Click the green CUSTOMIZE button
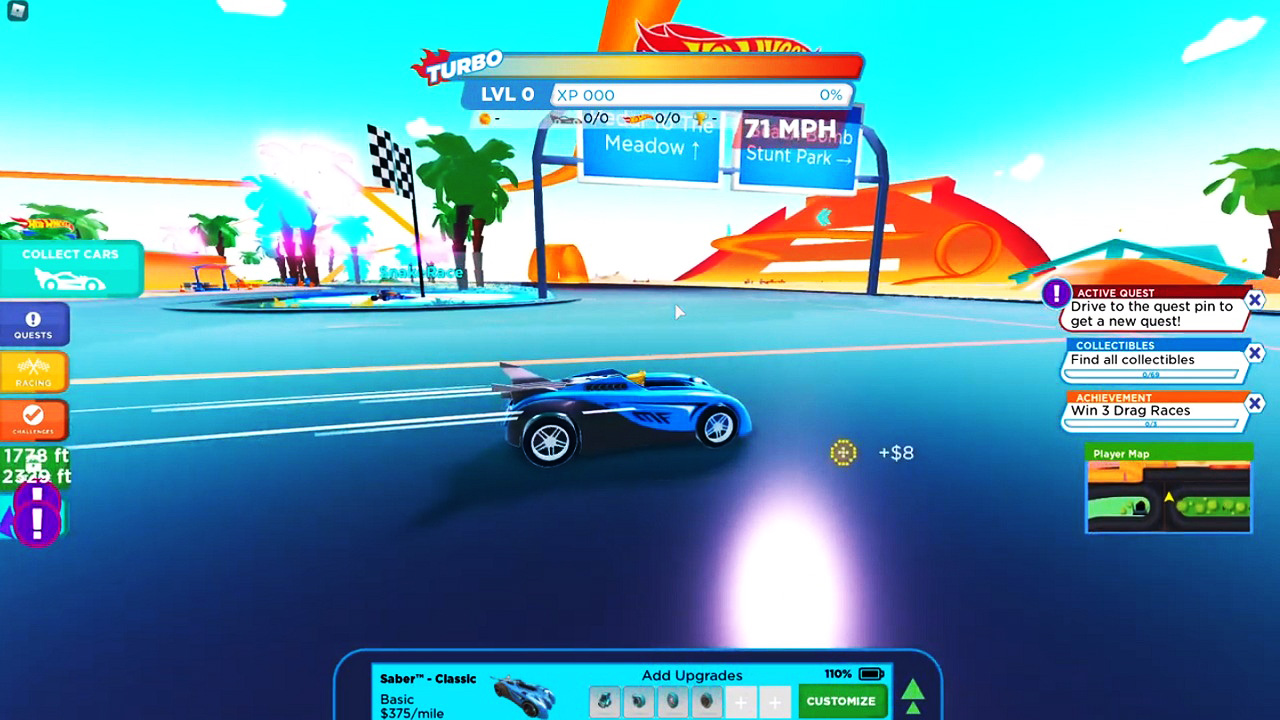Image resolution: width=1280 pixels, height=720 pixels. coord(841,702)
